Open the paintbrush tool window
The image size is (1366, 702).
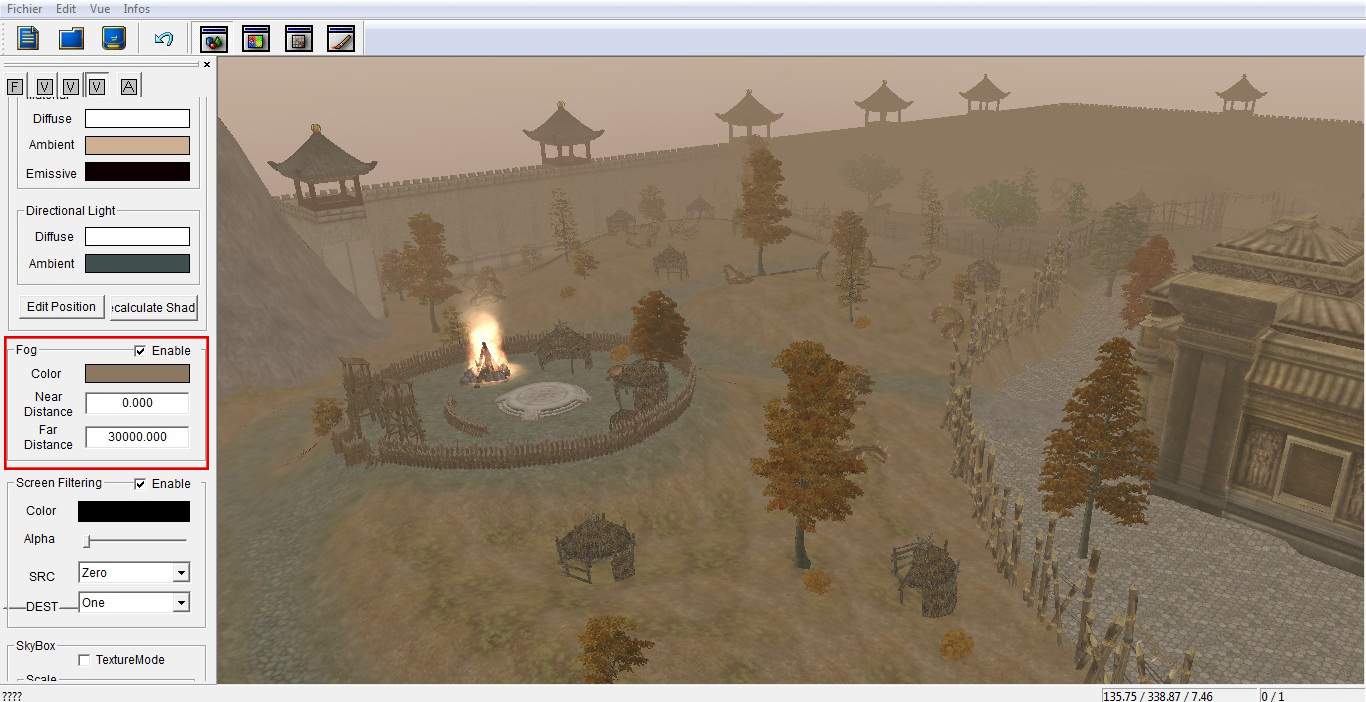(341, 39)
